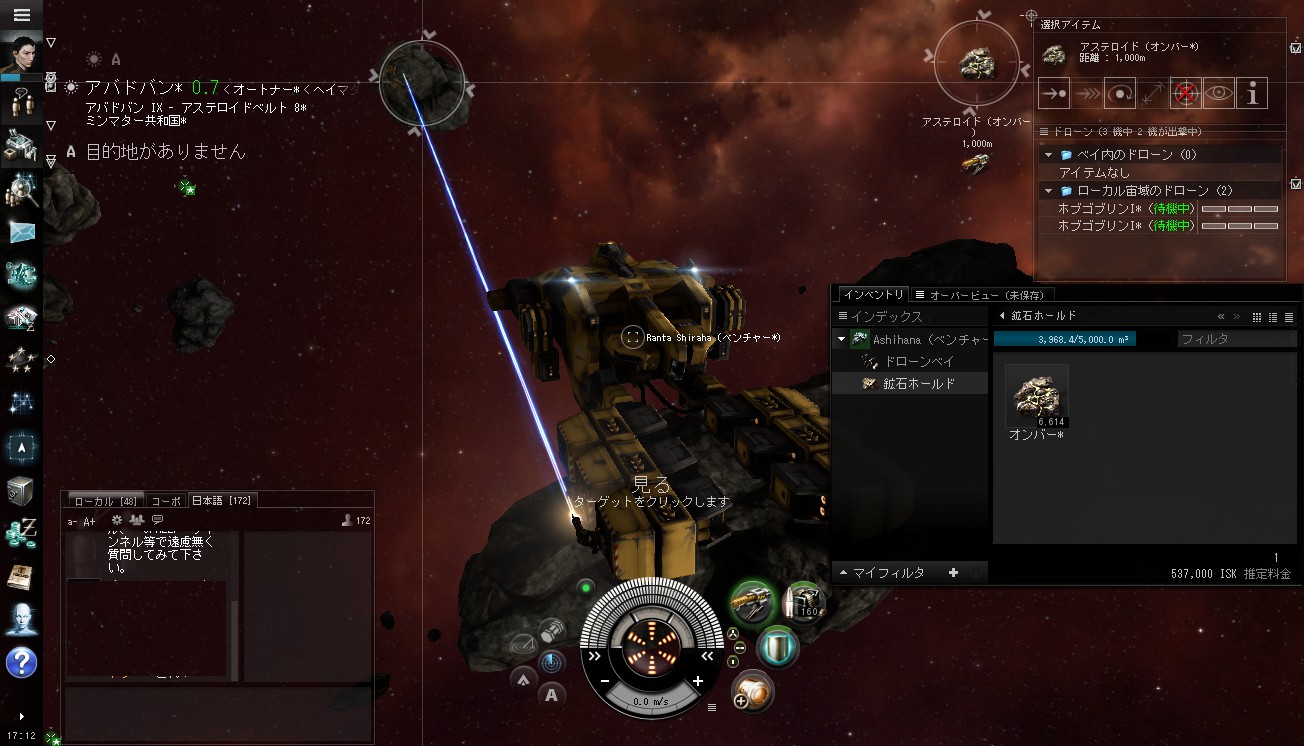Orbit the selected Omber asteroid
Screen dimensions: 1304x746
coord(1120,92)
